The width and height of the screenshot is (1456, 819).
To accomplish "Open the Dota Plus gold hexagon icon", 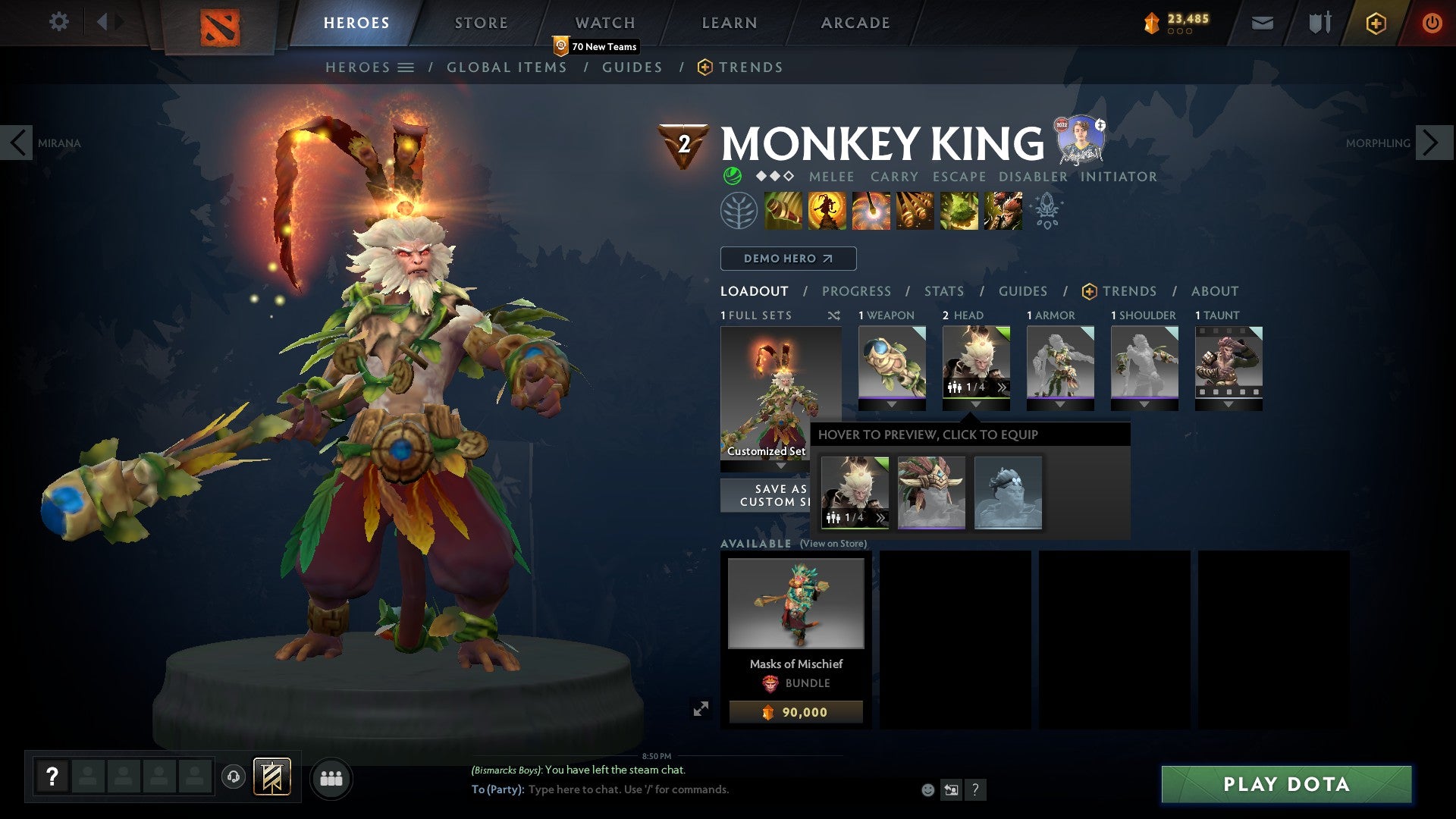I will click(x=1375, y=23).
